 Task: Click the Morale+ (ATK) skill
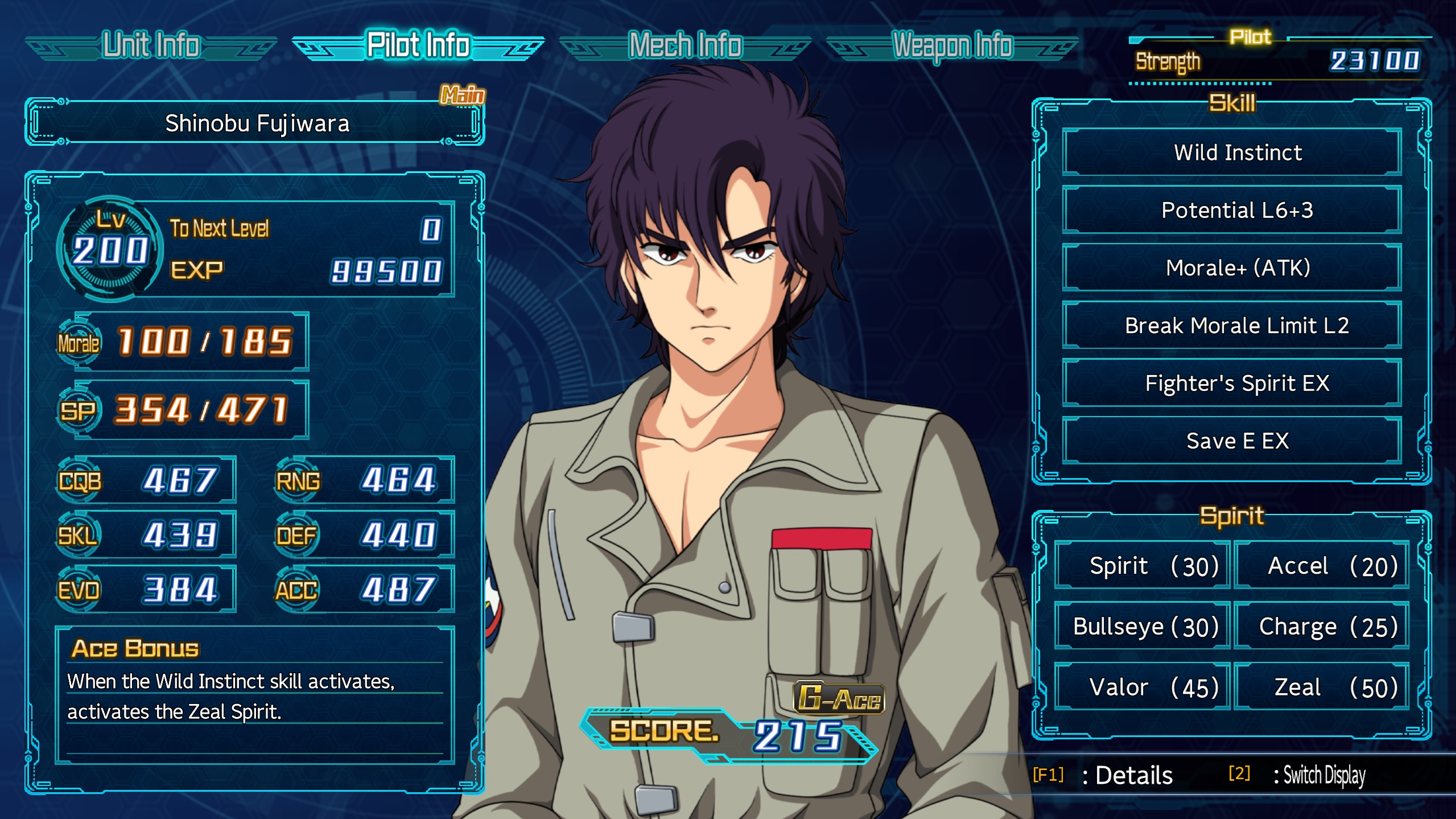tap(1232, 267)
